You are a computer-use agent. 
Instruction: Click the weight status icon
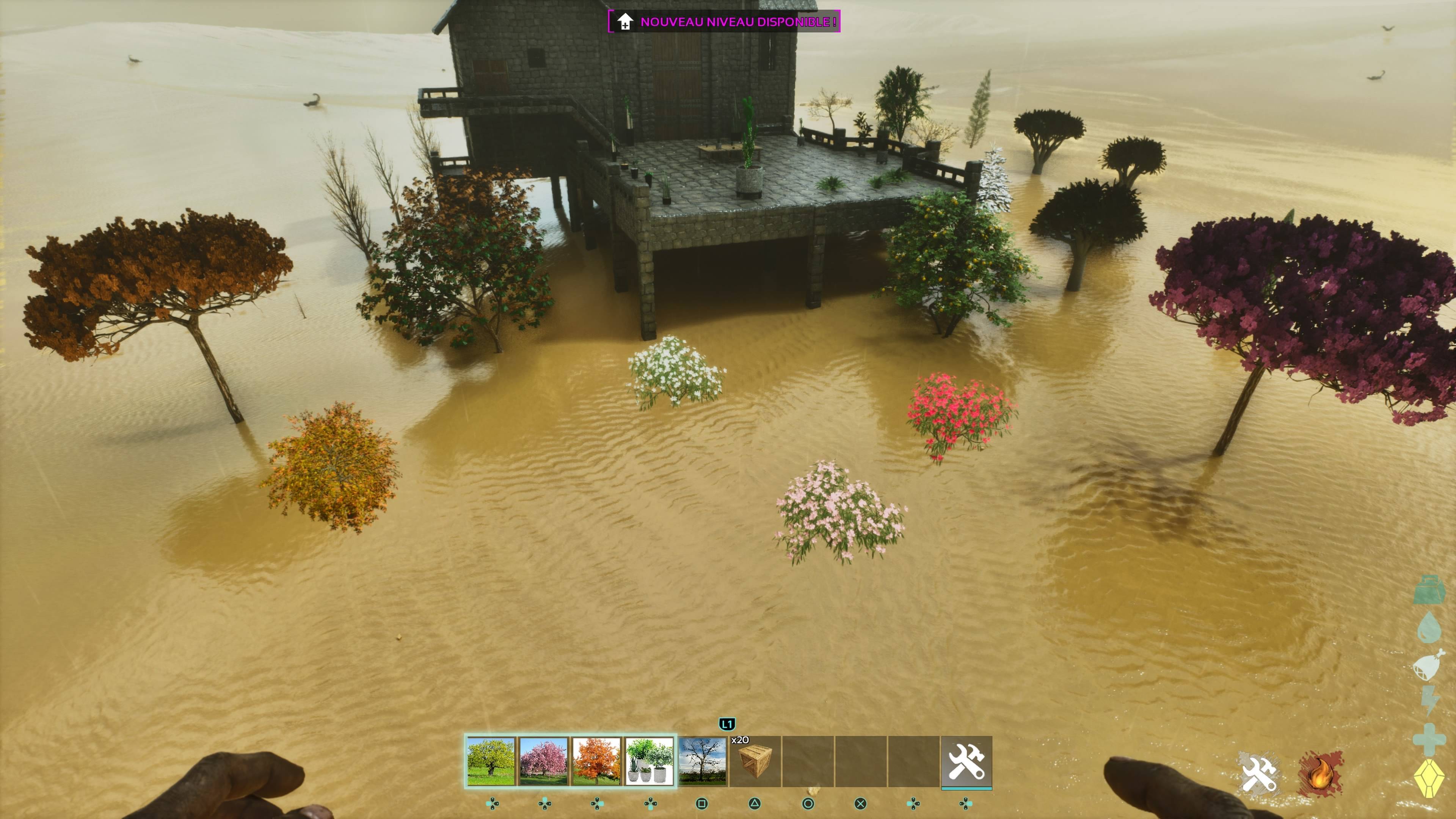pos(1429,590)
